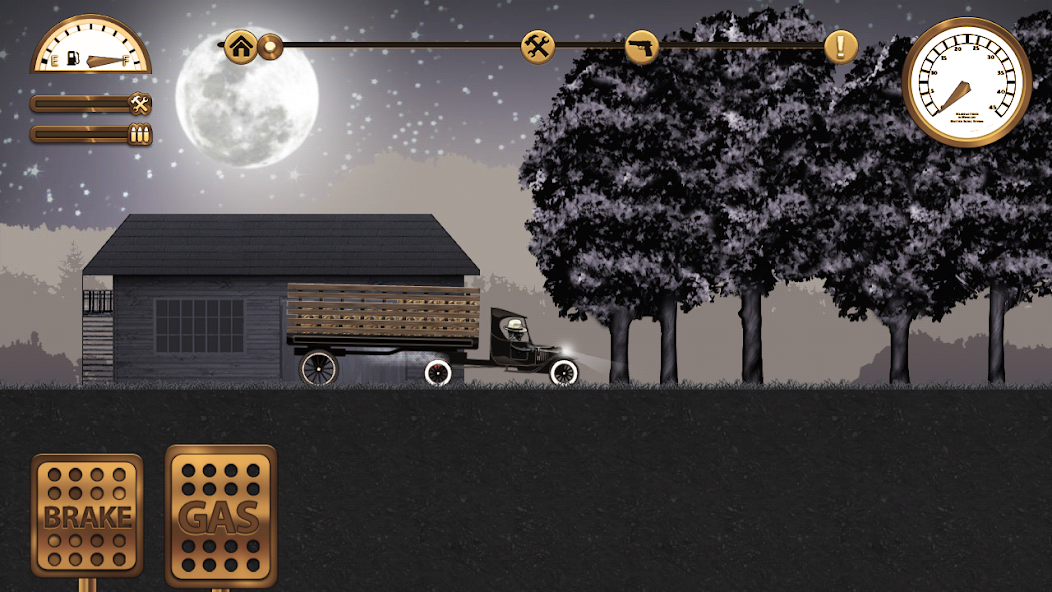Tap the BRAKE pedal

point(87,516)
